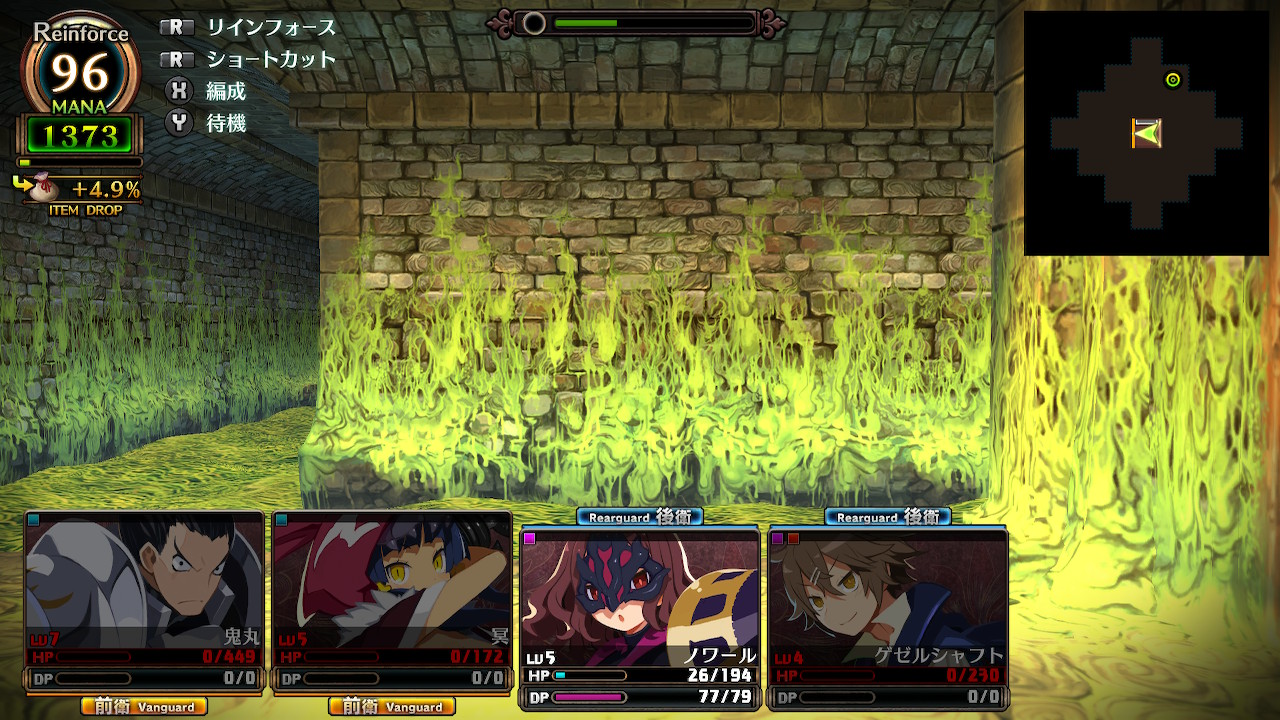Open the リインフォース reinforce option
1280x720 pixels.
click(x=271, y=28)
